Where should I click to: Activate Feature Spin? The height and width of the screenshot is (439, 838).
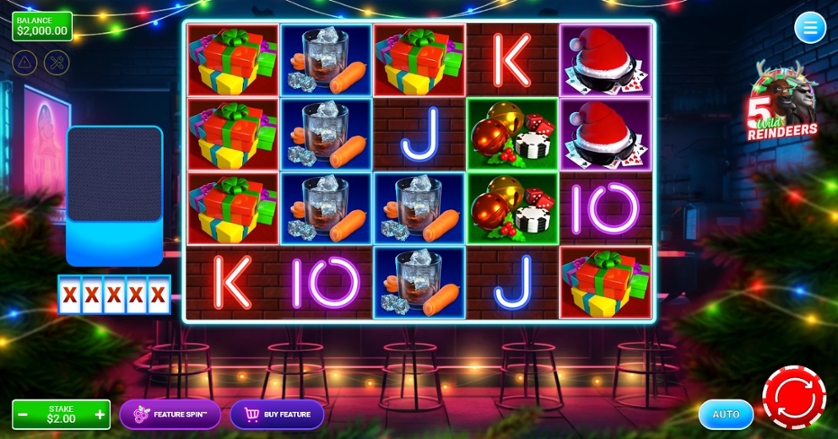pyautogui.click(x=170, y=414)
